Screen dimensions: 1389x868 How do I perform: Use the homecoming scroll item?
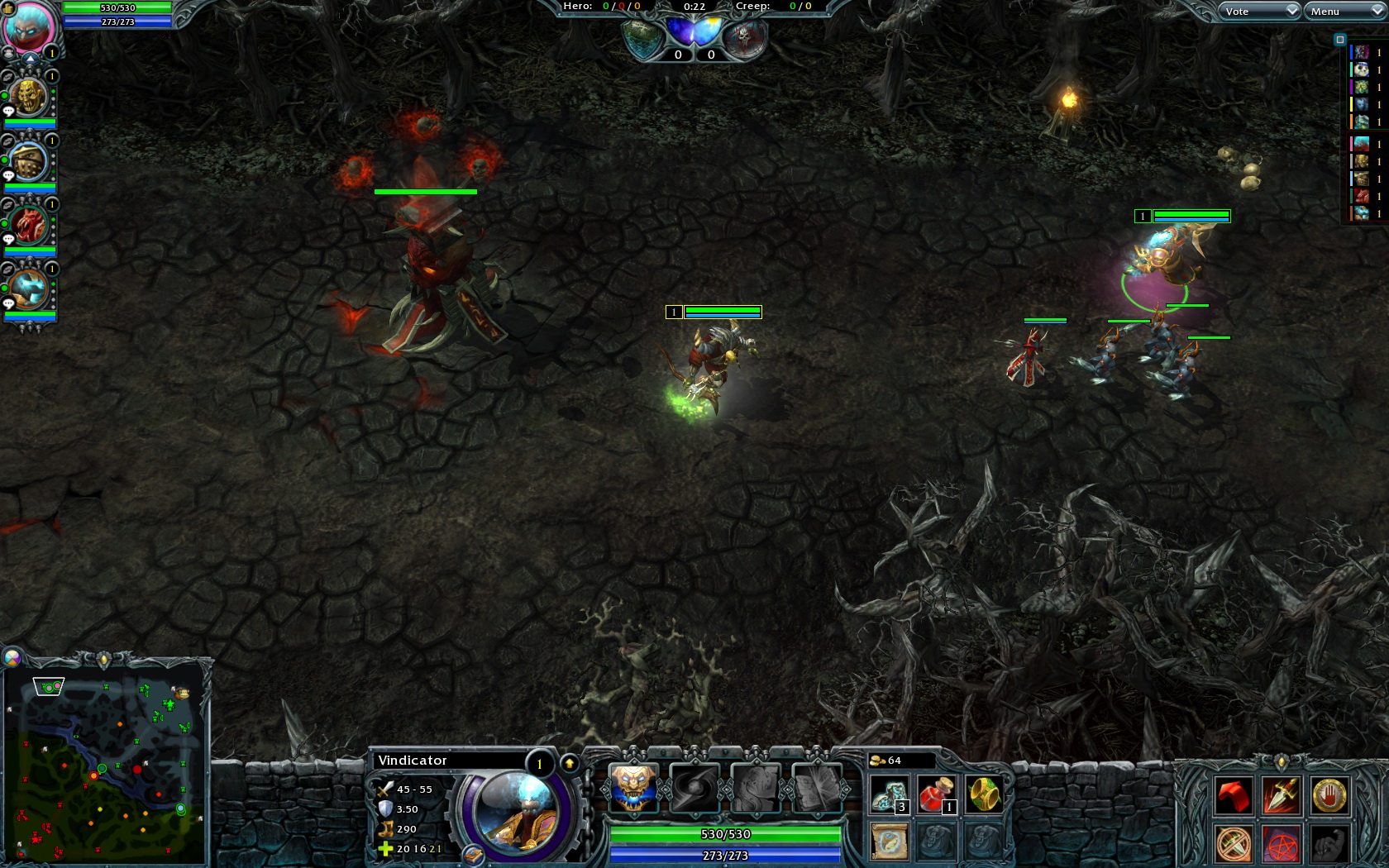point(890,842)
